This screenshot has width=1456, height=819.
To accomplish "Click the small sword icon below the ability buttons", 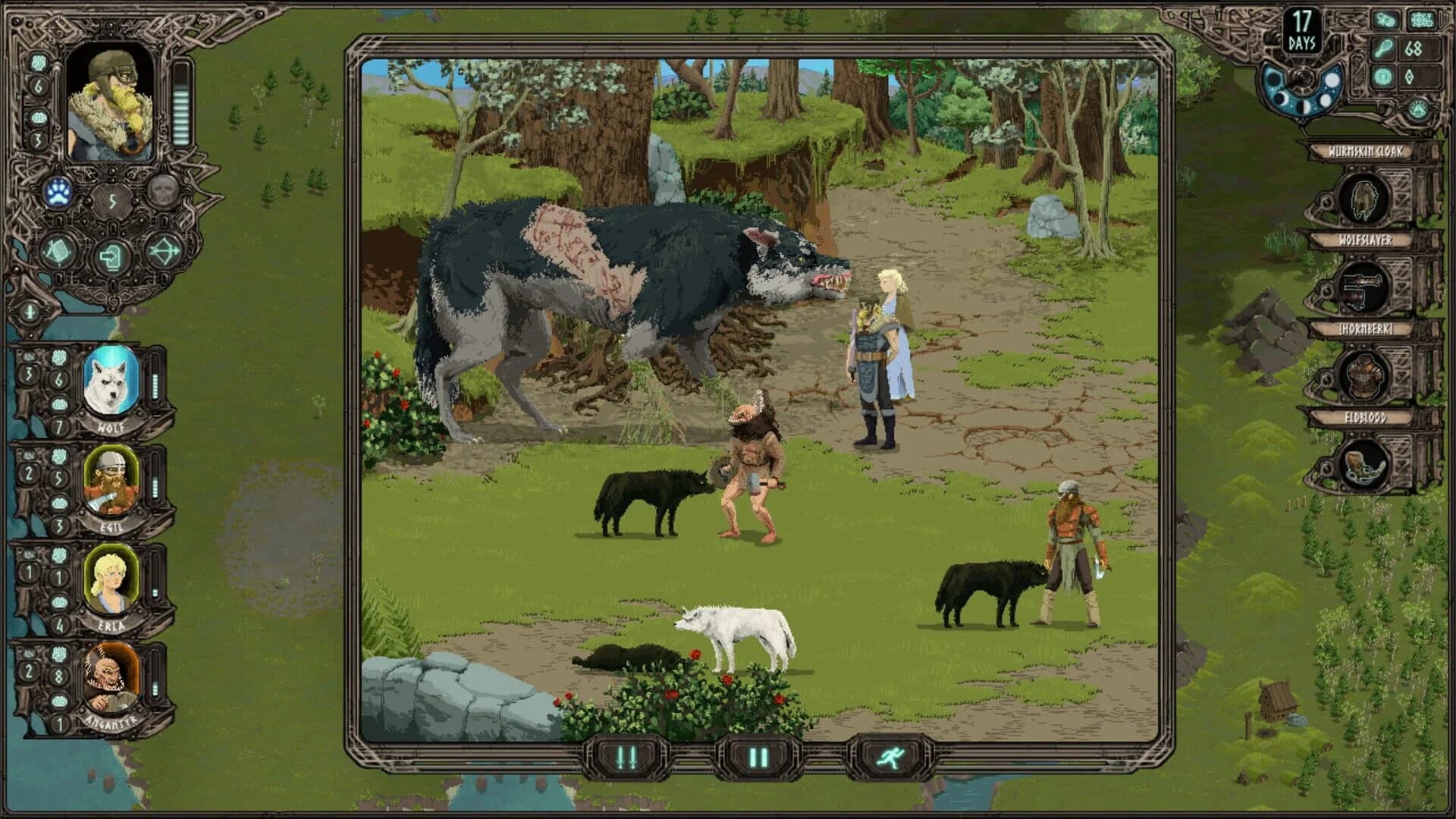I will [x=29, y=311].
